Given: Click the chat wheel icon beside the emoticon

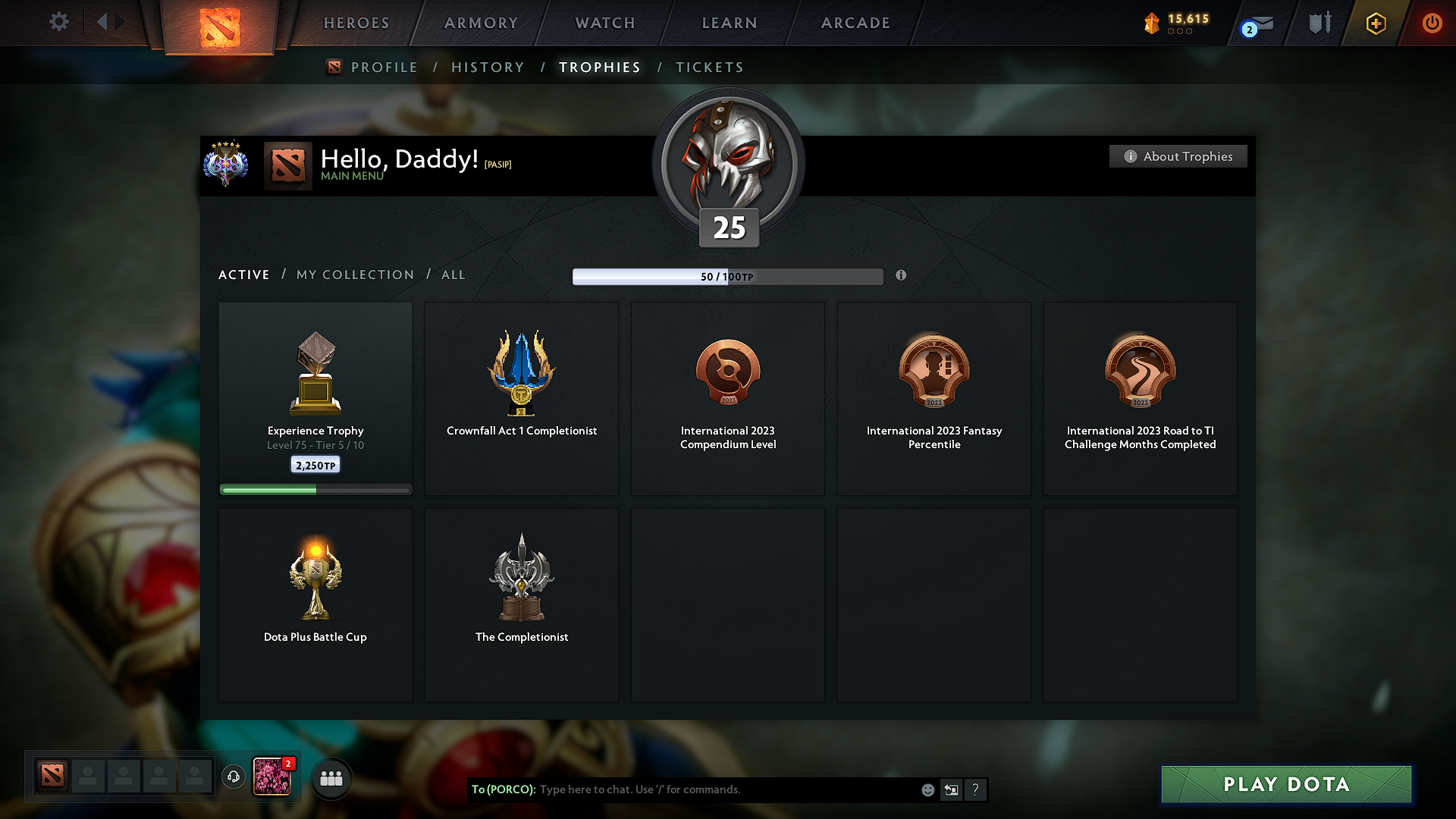Looking at the screenshot, I should click(x=952, y=789).
